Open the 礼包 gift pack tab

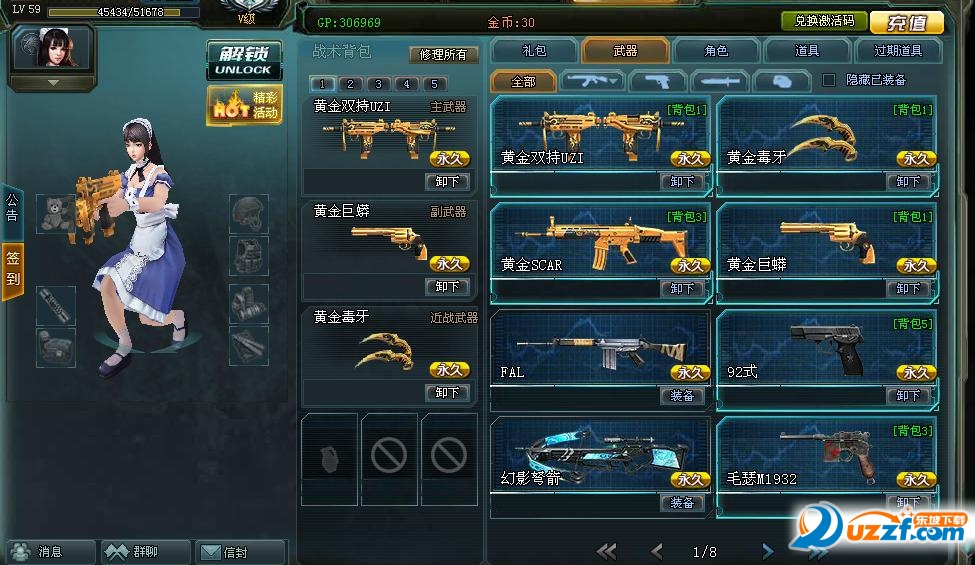point(534,50)
